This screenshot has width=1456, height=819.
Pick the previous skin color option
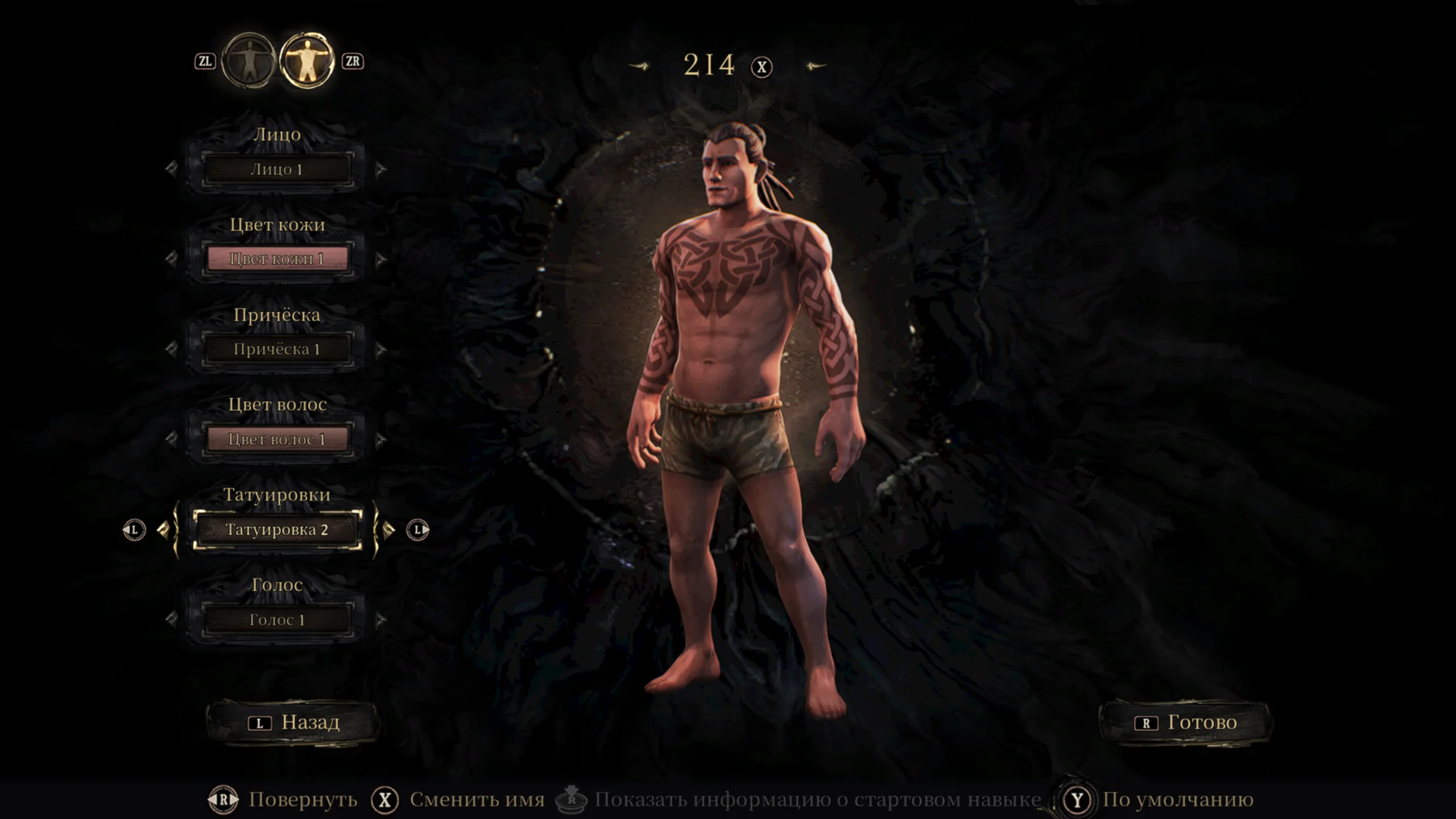click(x=171, y=259)
